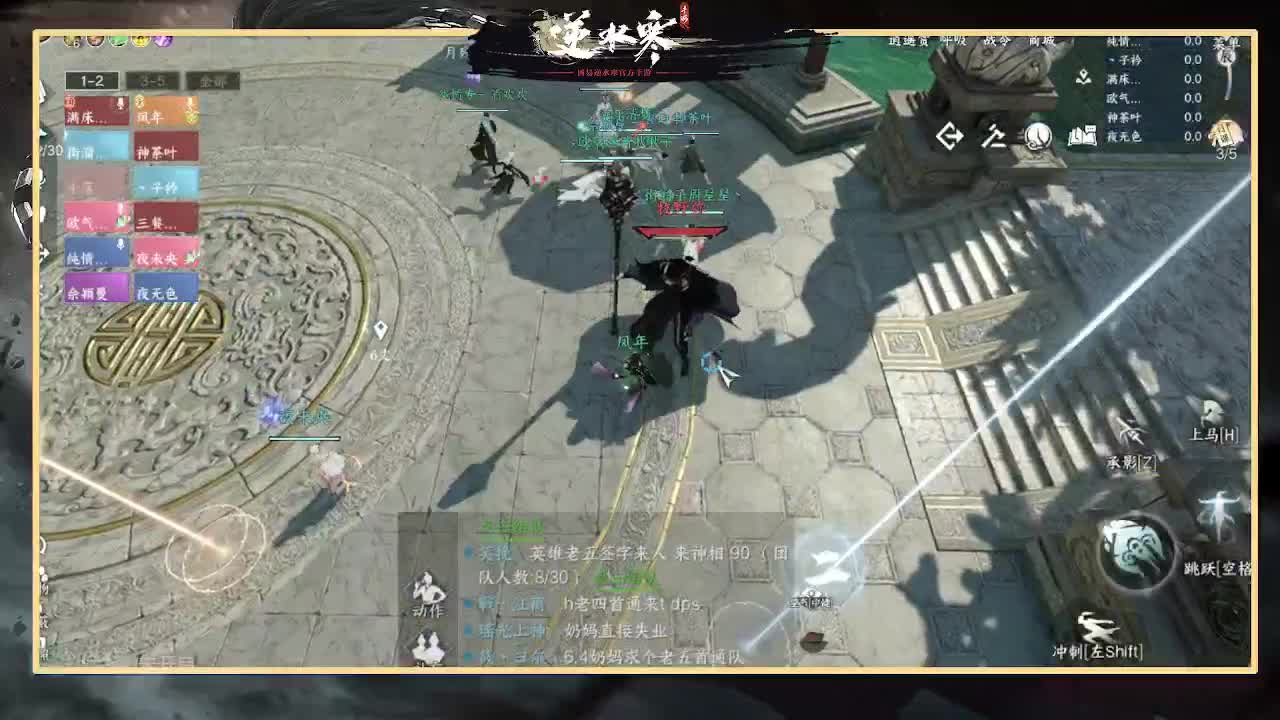Open the large circular skill icon bottom right
The image size is (1280, 720).
tap(1131, 553)
